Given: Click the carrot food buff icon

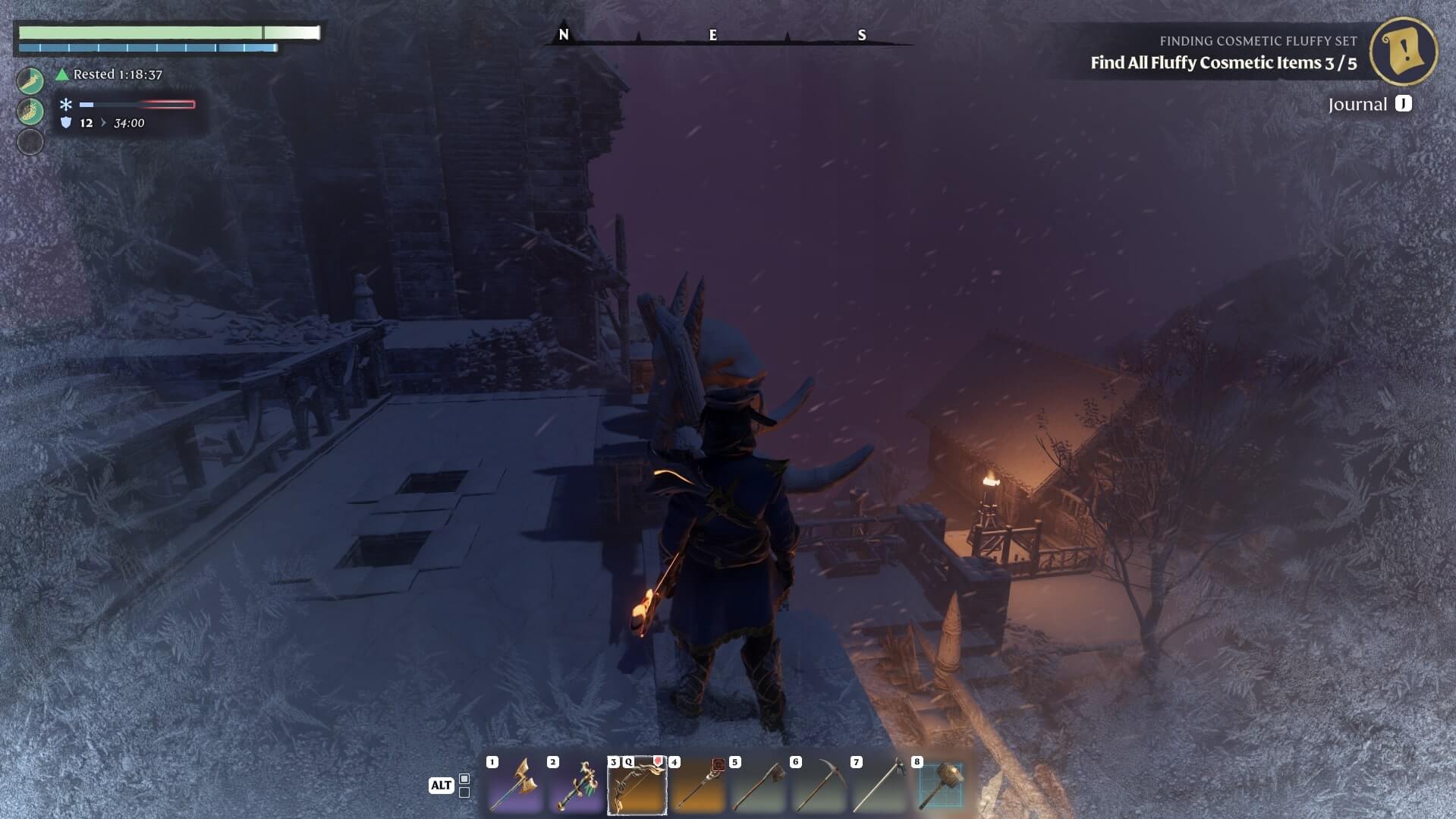Looking at the screenshot, I should pos(30,80).
